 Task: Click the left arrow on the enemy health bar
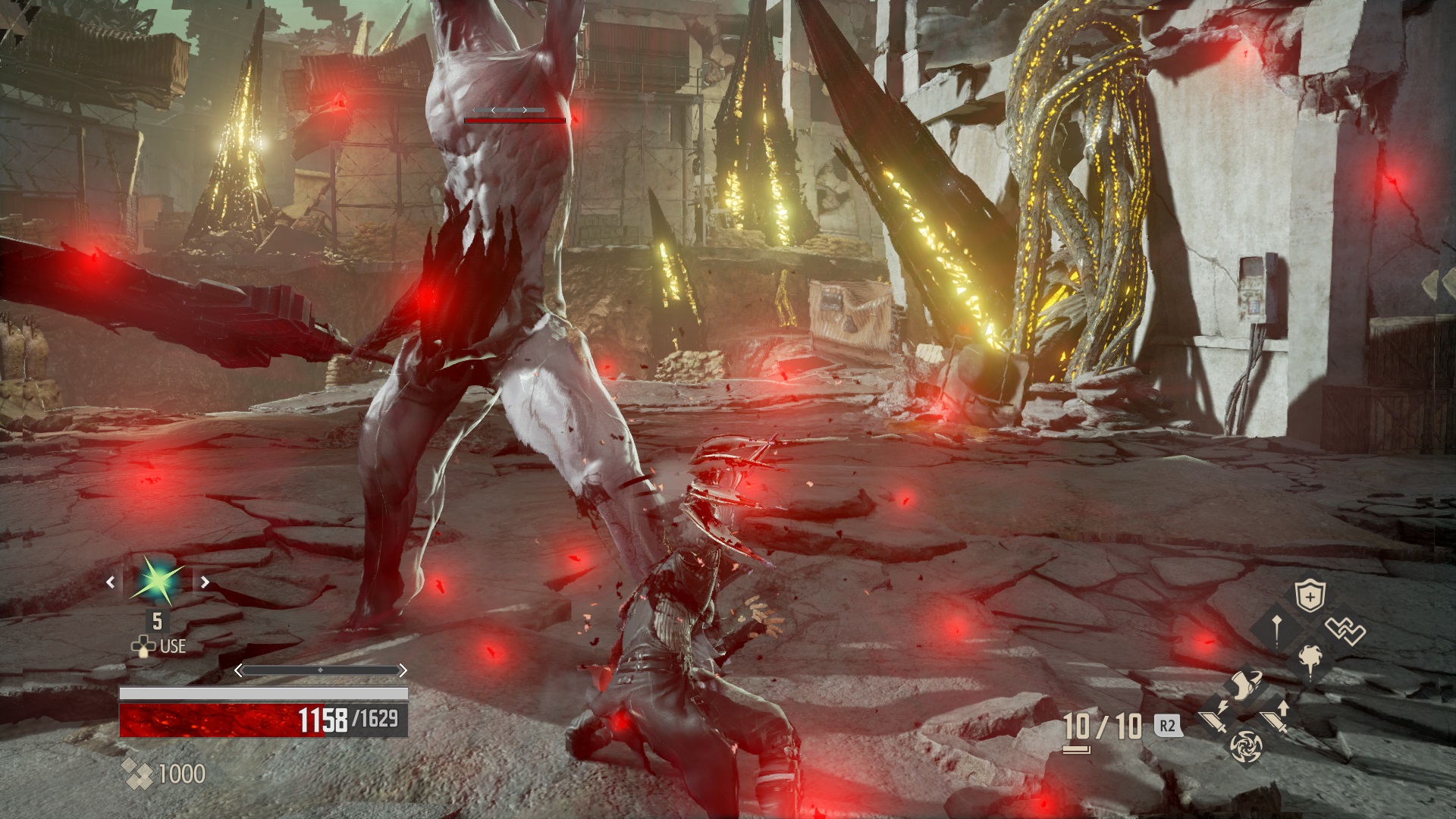pos(494,109)
